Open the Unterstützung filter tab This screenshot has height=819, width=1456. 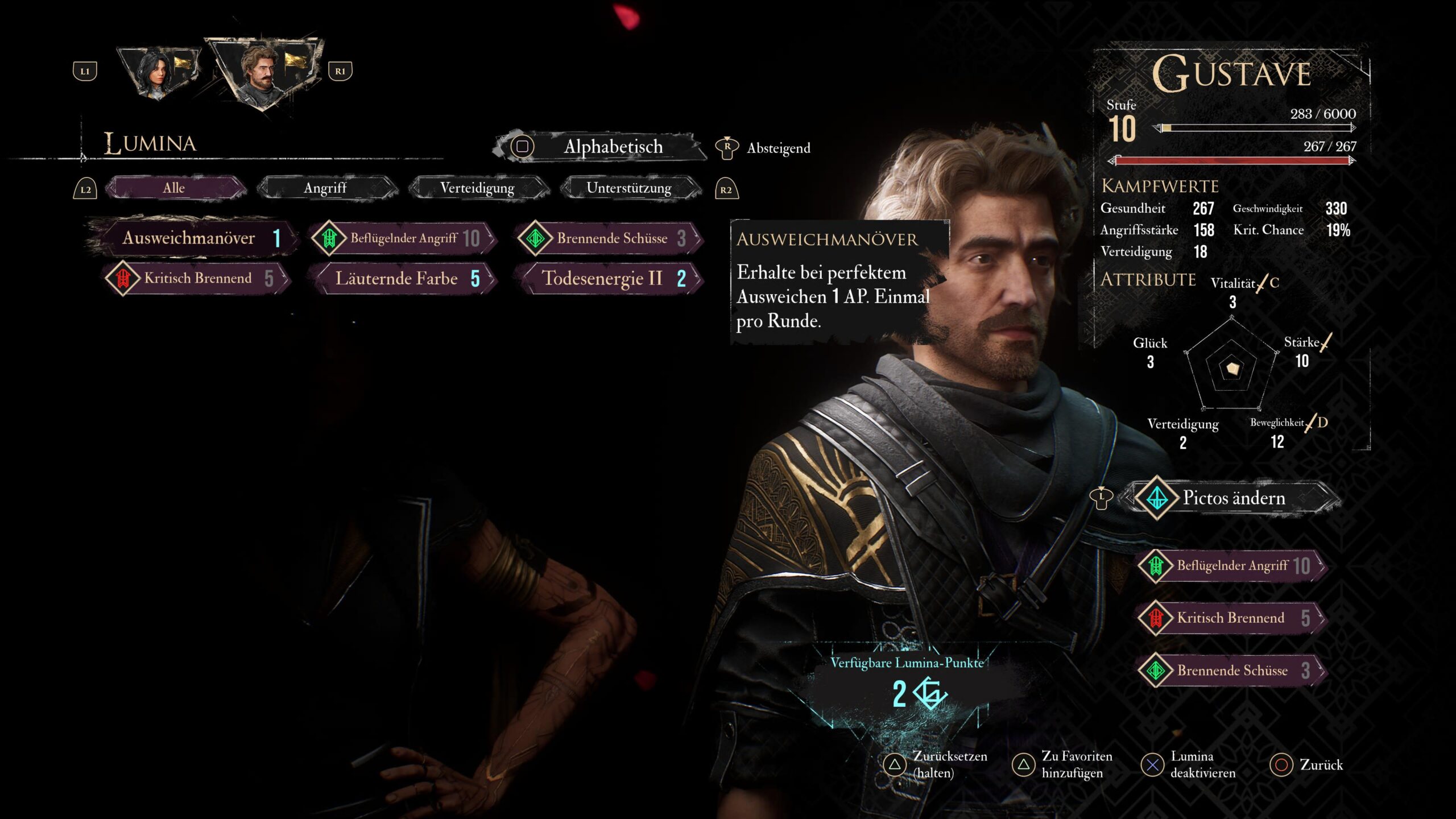tap(629, 188)
